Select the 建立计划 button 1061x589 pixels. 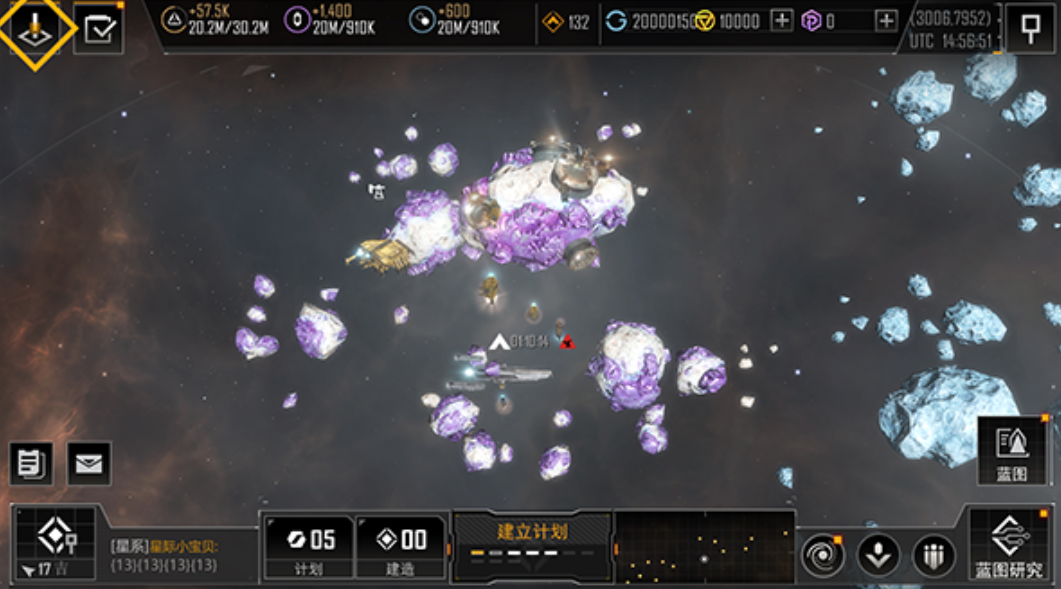coord(531,545)
